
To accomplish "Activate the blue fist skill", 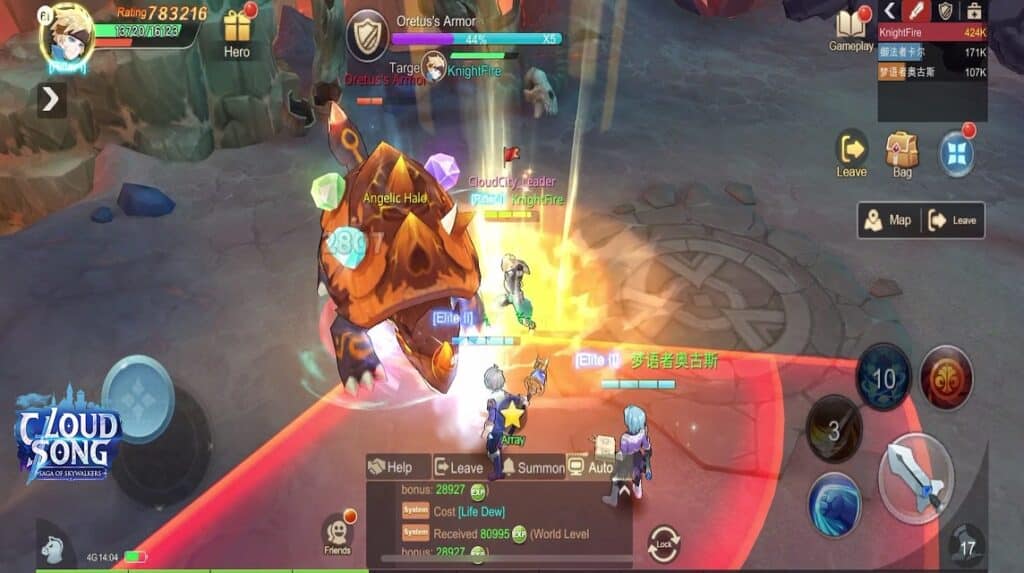I will point(835,503).
